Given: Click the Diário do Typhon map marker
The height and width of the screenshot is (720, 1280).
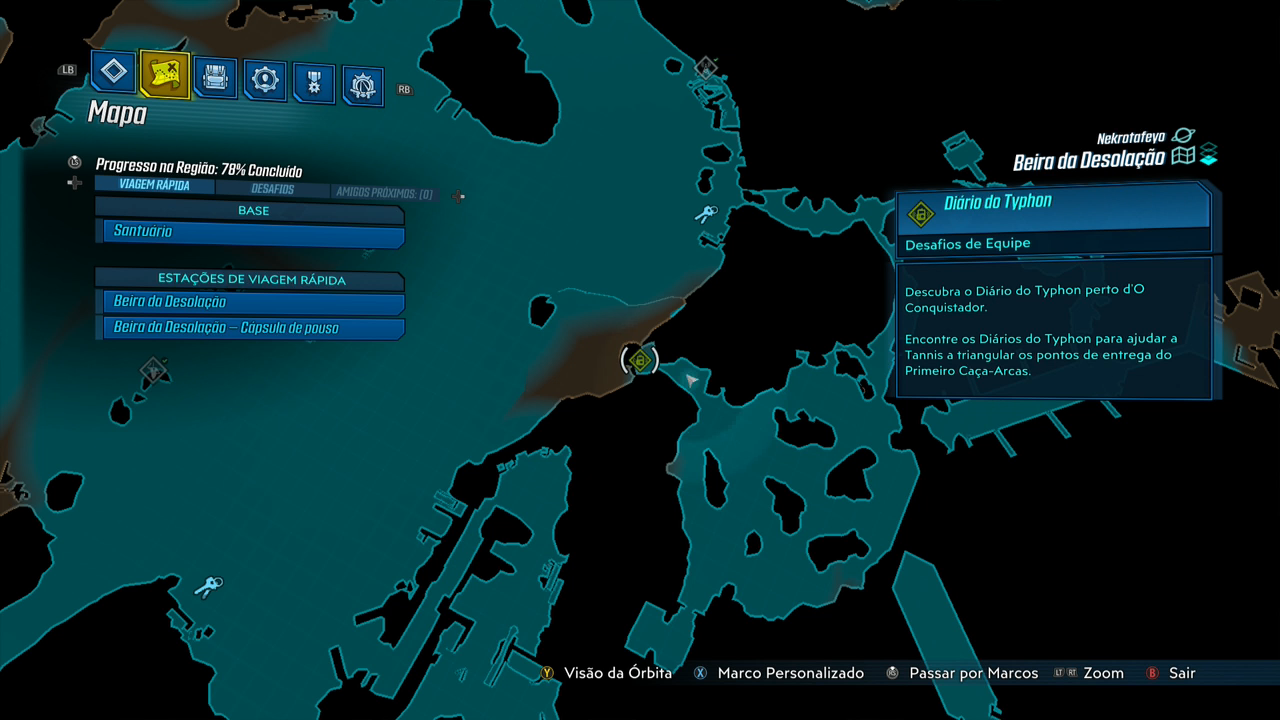Looking at the screenshot, I should click(640, 360).
